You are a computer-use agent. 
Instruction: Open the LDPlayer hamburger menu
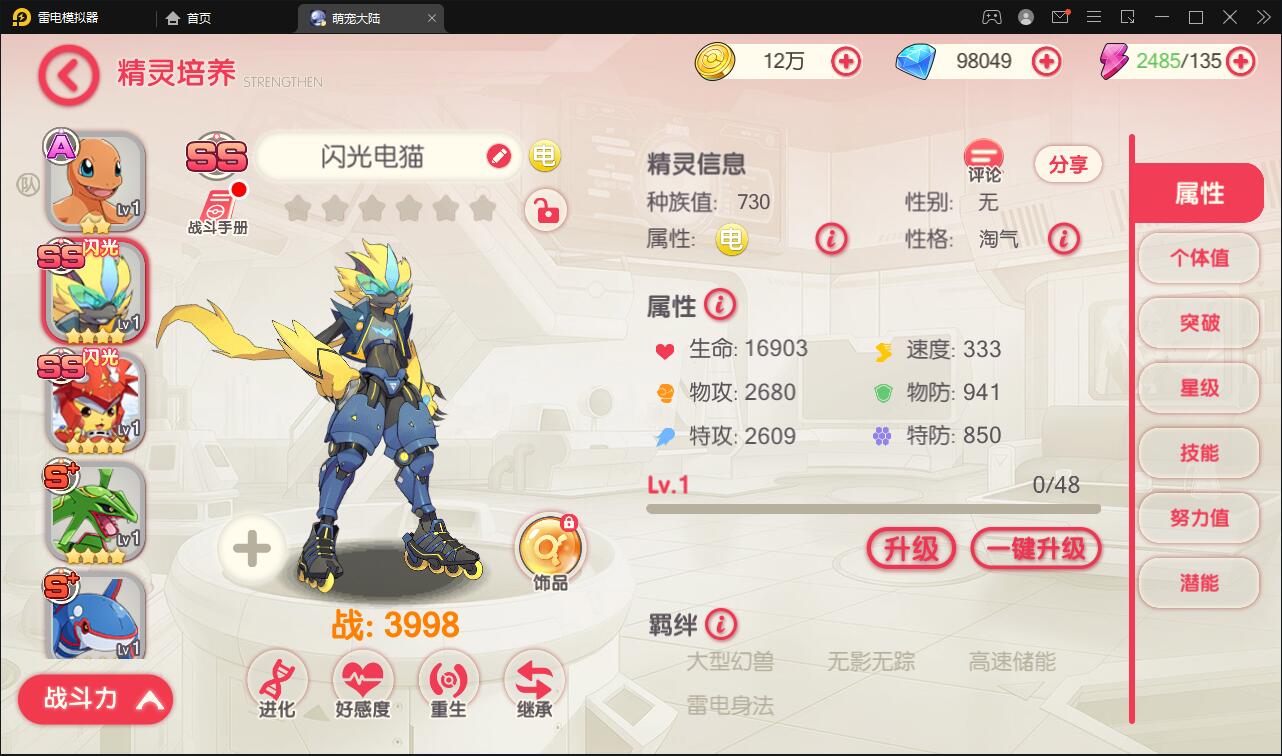click(x=1094, y=17)
